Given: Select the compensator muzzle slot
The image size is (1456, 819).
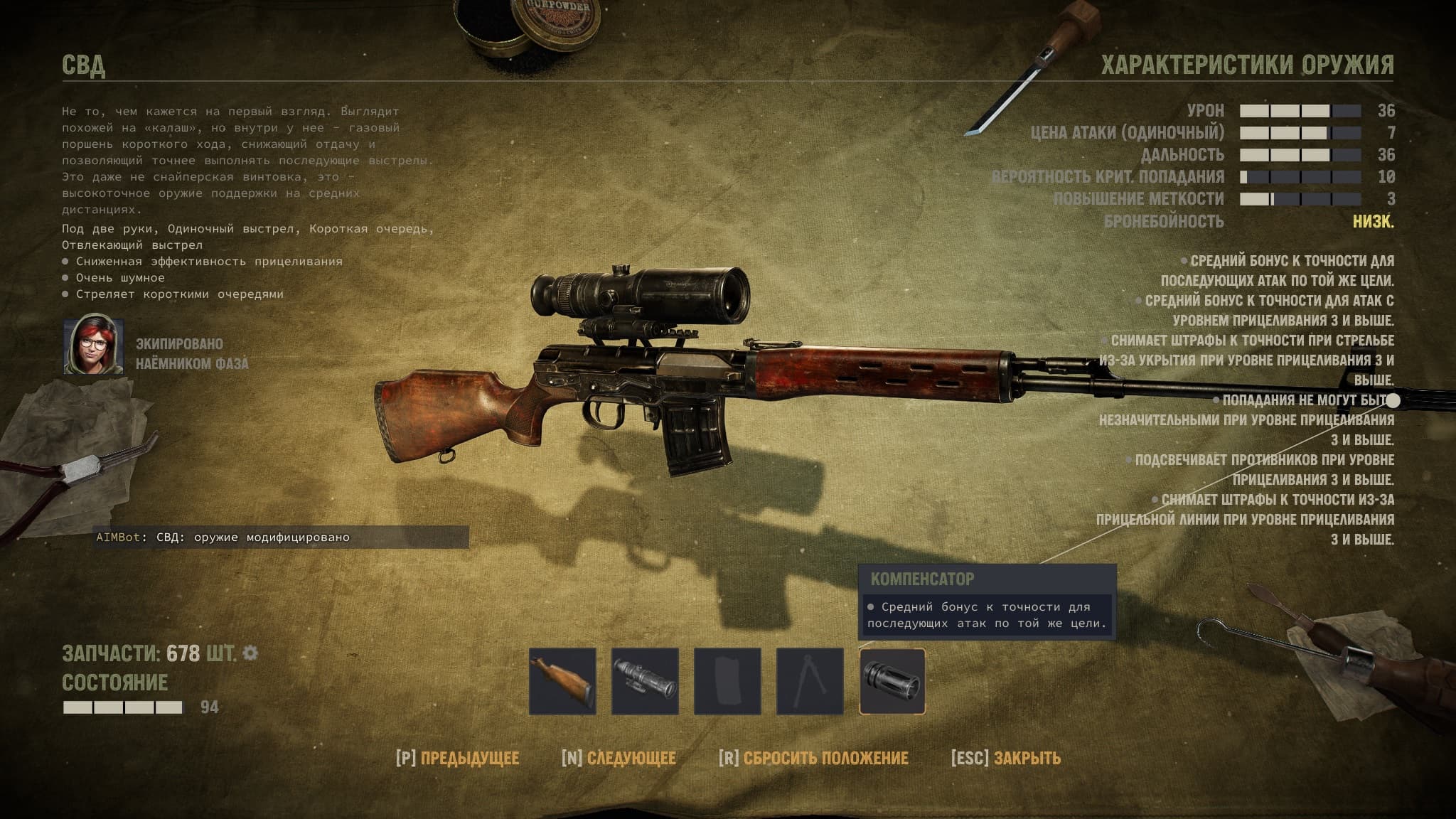Looking at the screenshot, I should pyautogui.click(x=892, y=681).
